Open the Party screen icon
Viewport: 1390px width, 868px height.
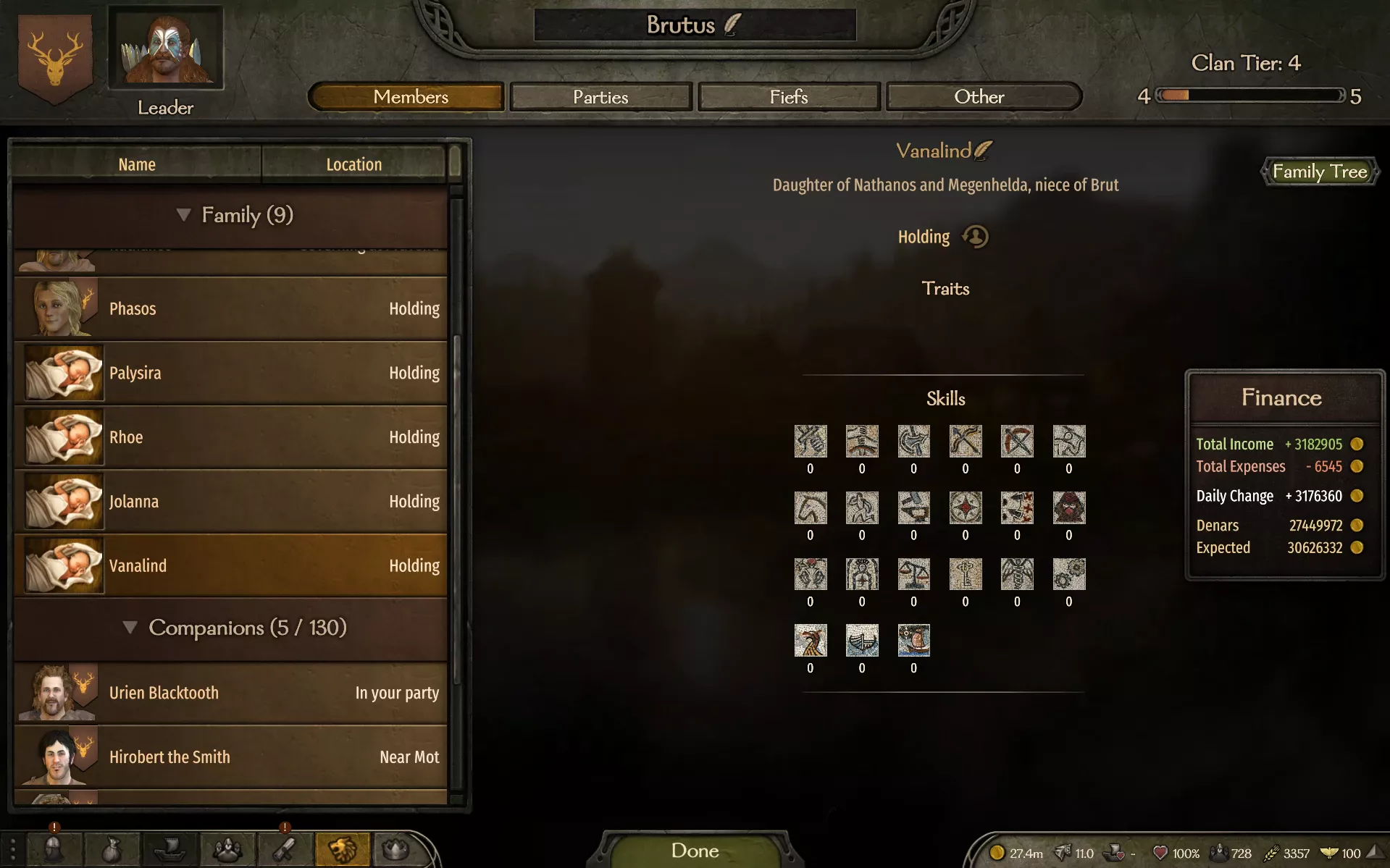click(x=228, y=849)
